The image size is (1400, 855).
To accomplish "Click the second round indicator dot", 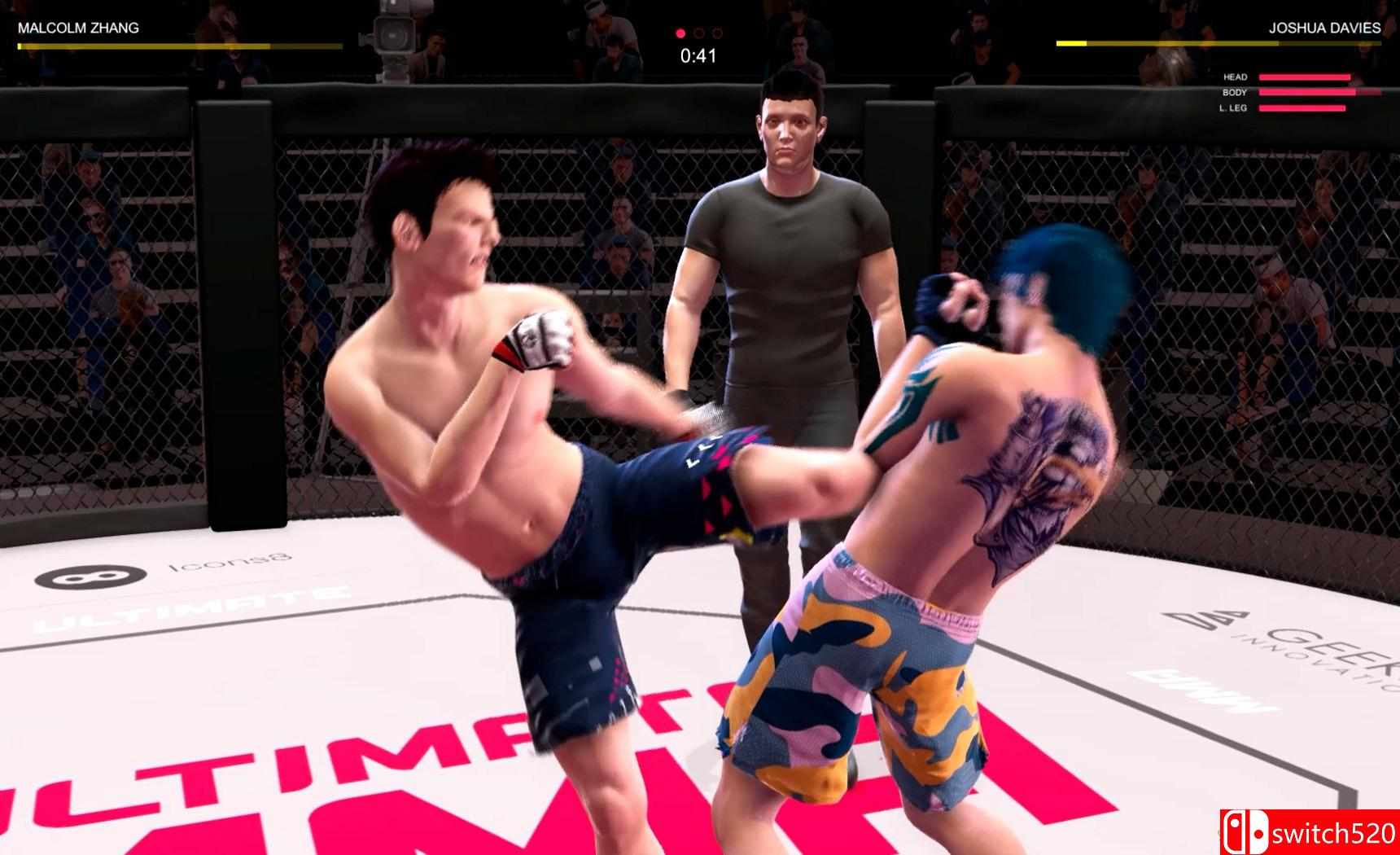I will tap(698, 34).
